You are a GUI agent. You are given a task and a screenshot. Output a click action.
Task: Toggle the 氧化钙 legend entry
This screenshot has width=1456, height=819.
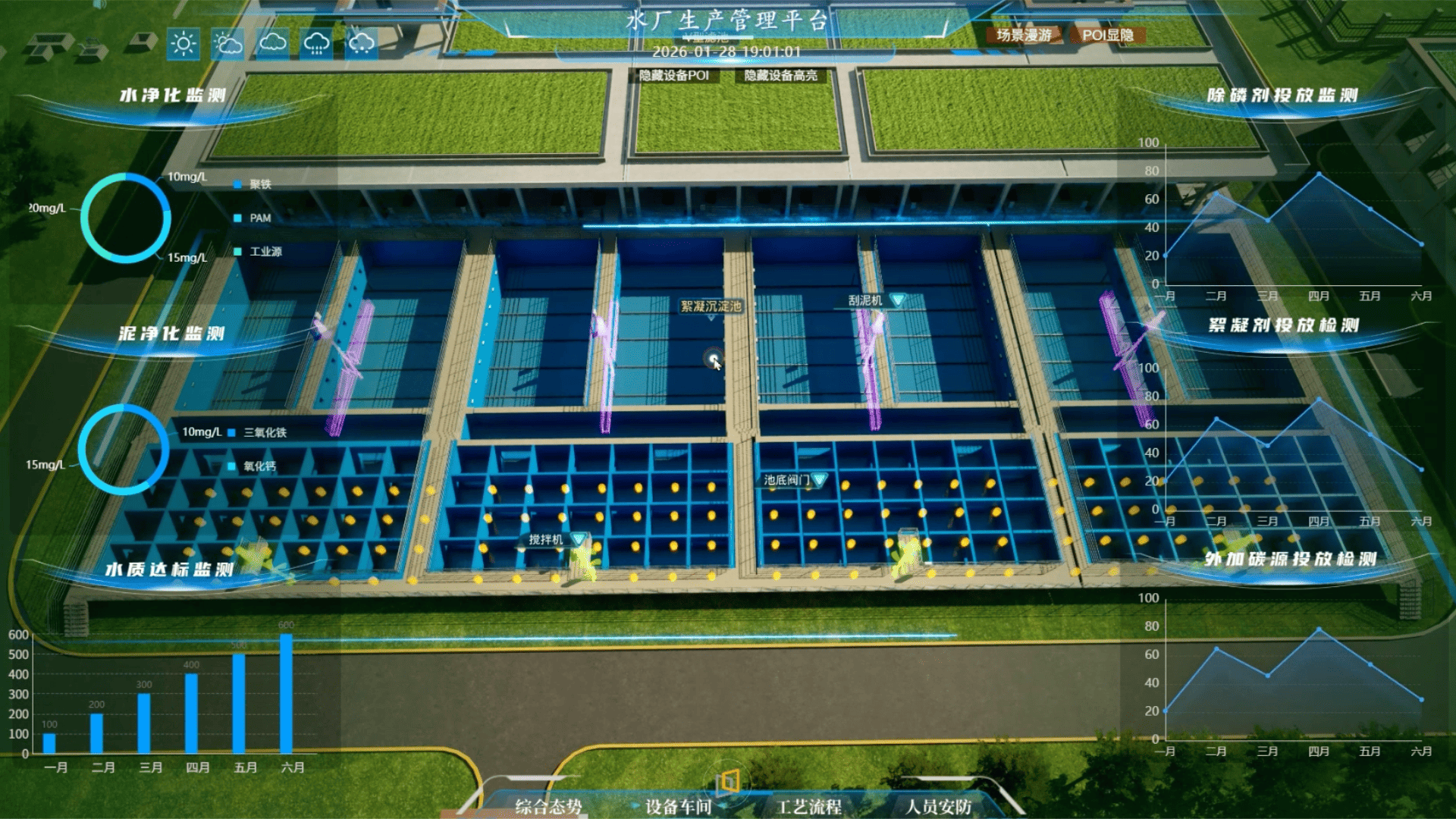254,466
